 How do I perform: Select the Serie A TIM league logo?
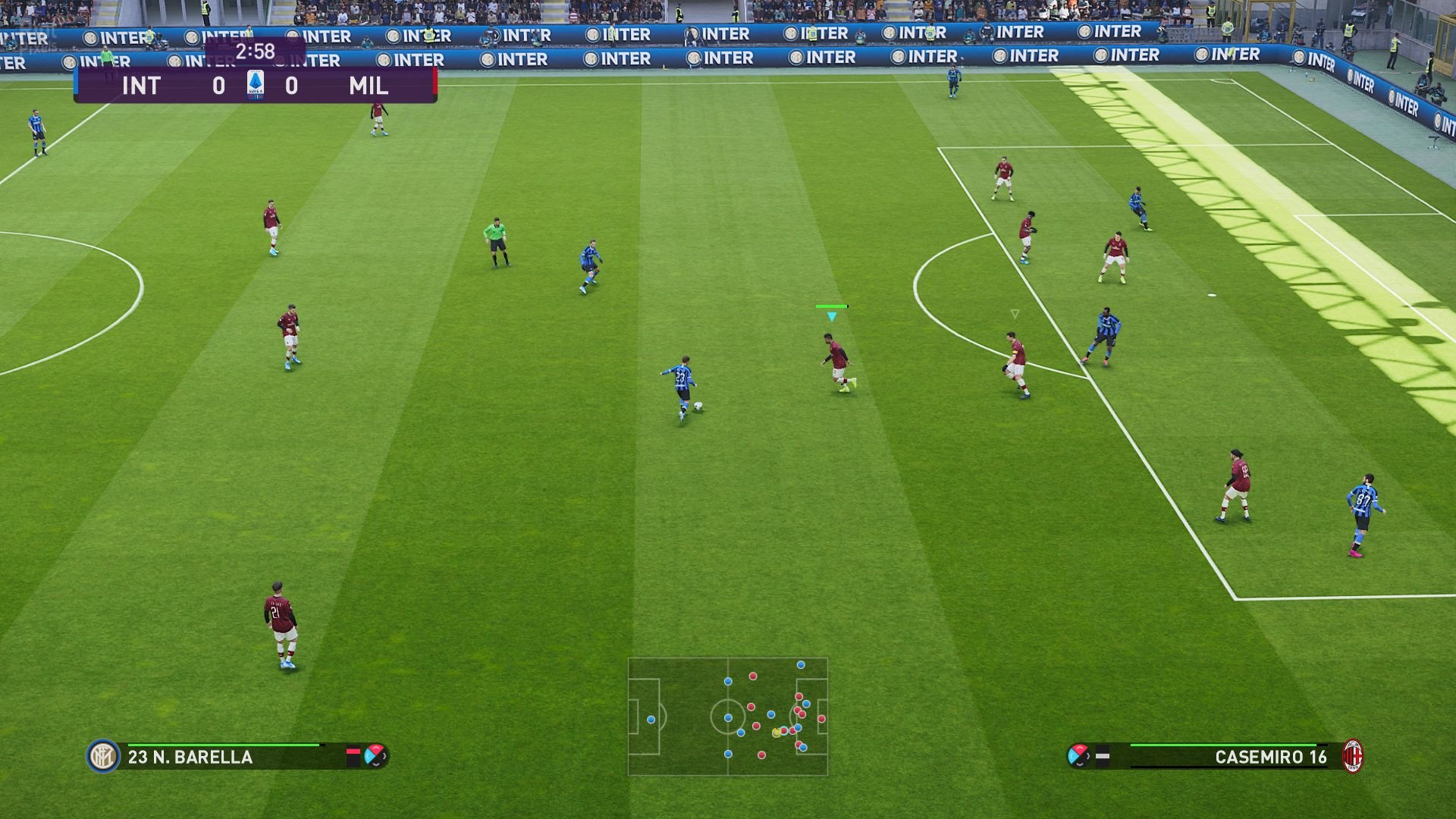pos(256,86)
